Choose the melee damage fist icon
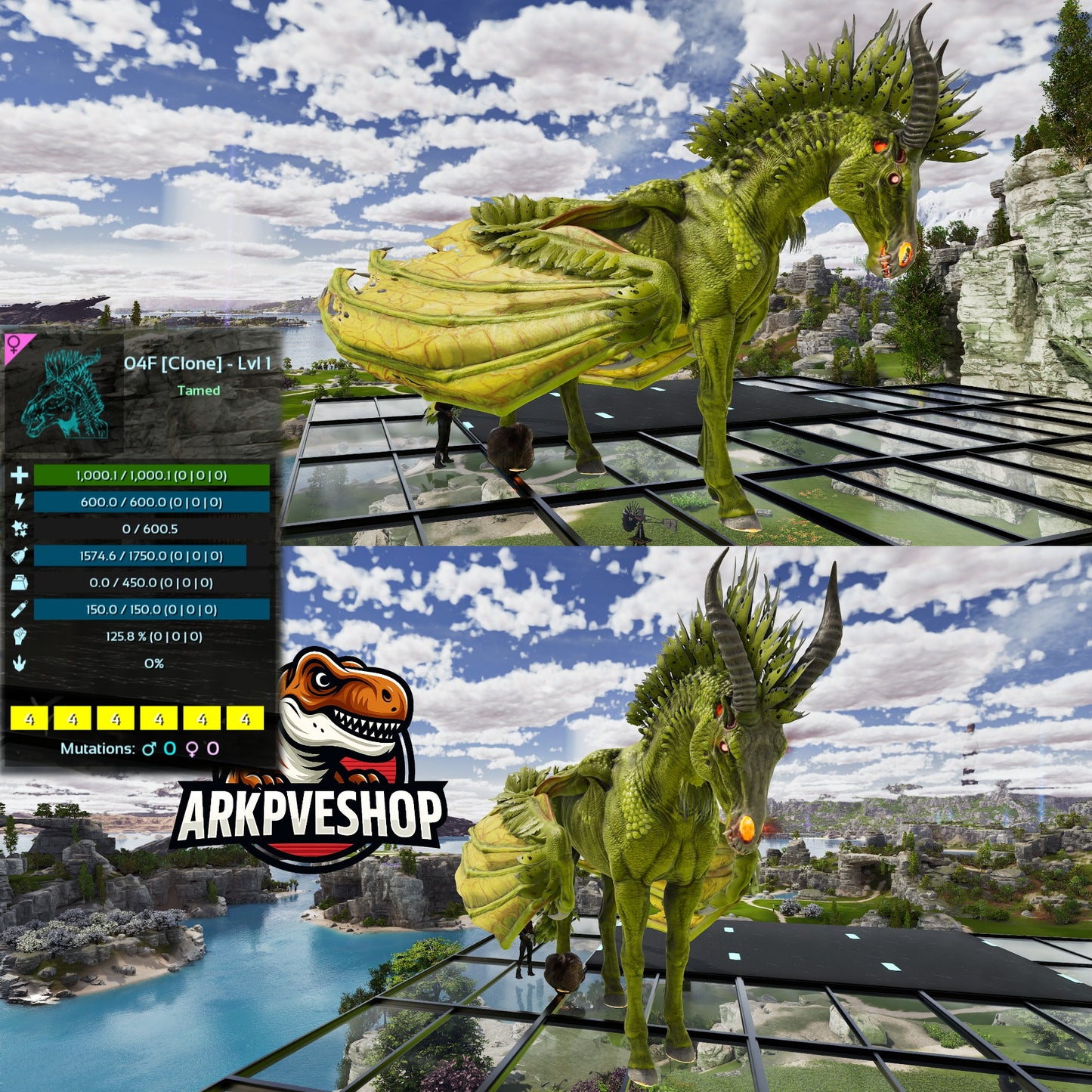The width and height of the screenshot is (1092, 1092). pyautogui.click(x=20, y=636)
